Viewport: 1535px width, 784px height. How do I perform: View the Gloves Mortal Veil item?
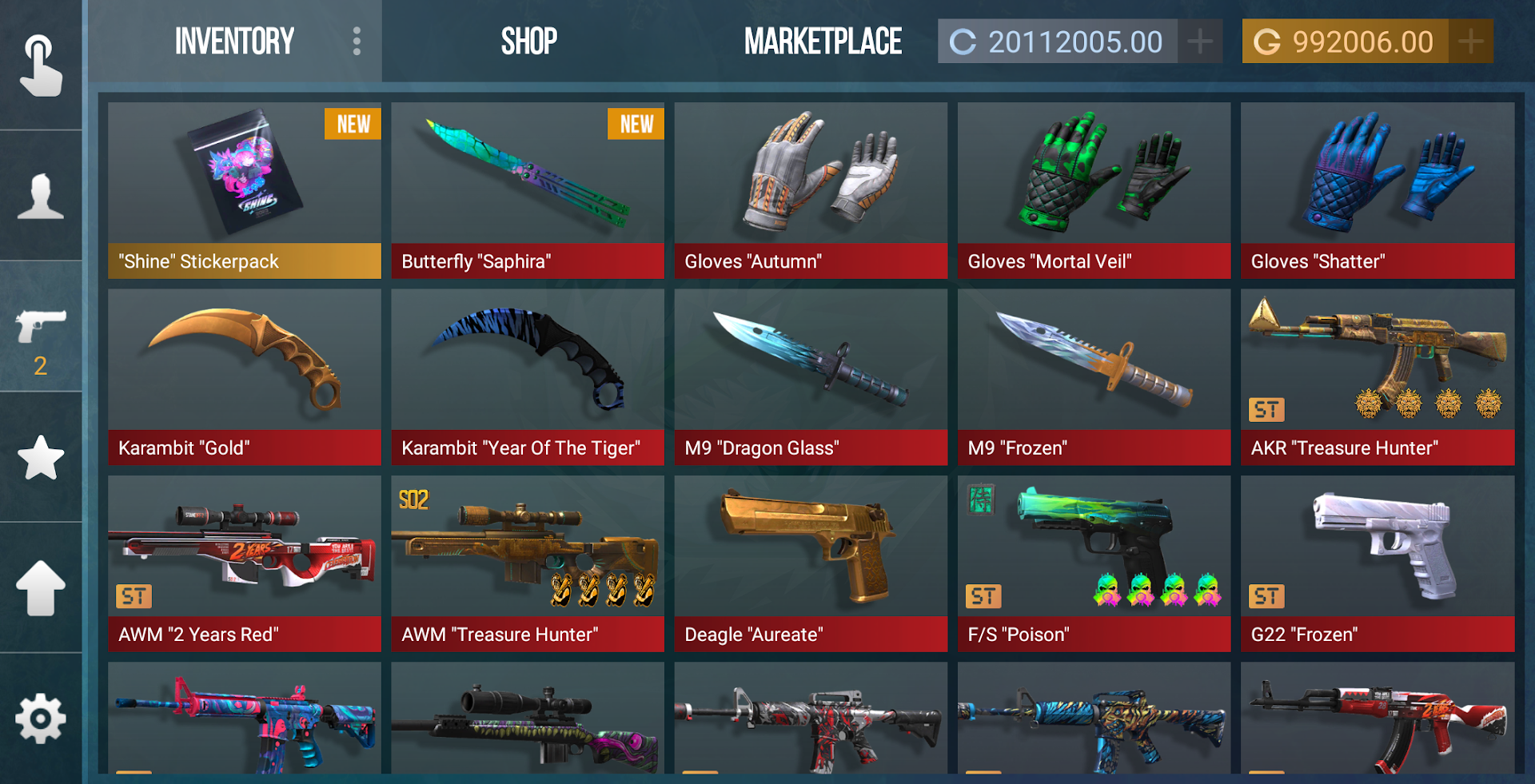pos(1093,192)
